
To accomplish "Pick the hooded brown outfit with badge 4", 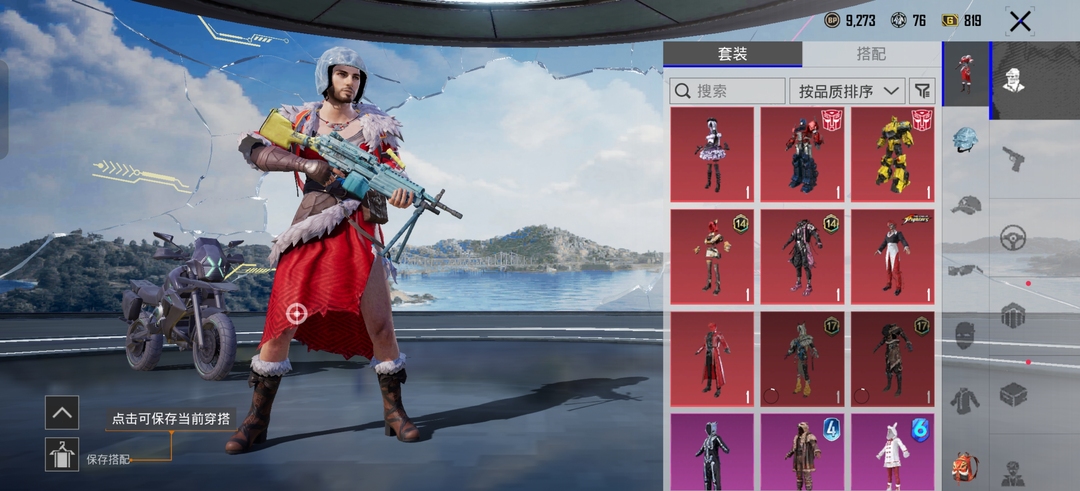I will coord(802,452).
